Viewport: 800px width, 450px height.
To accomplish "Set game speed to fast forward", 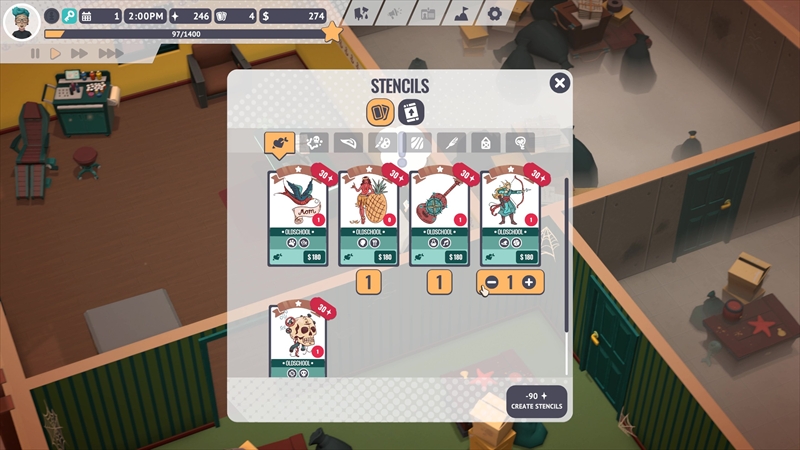I will point(81,53).
